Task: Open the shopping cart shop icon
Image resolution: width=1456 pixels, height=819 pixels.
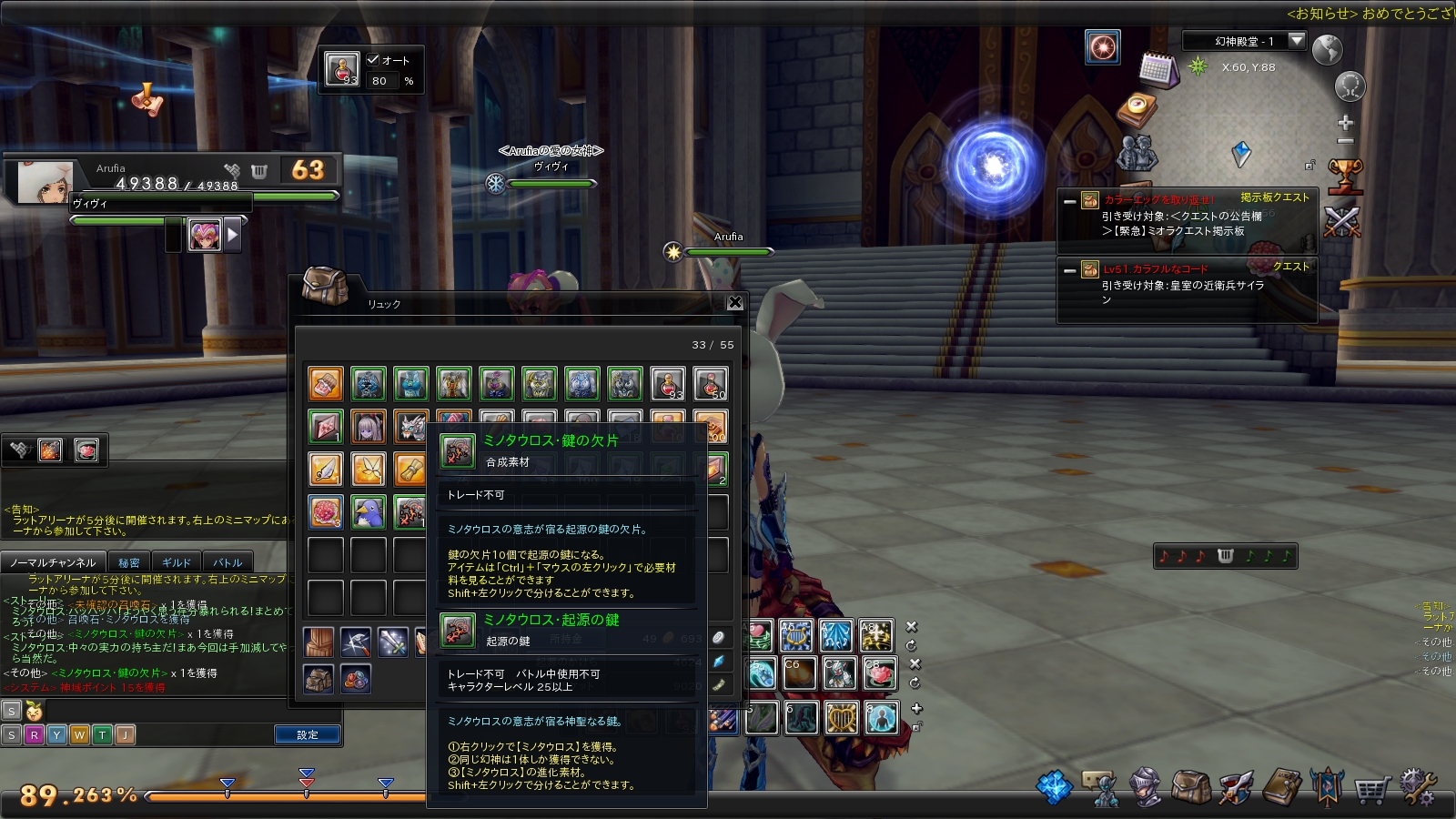Action: (1371, 788)
